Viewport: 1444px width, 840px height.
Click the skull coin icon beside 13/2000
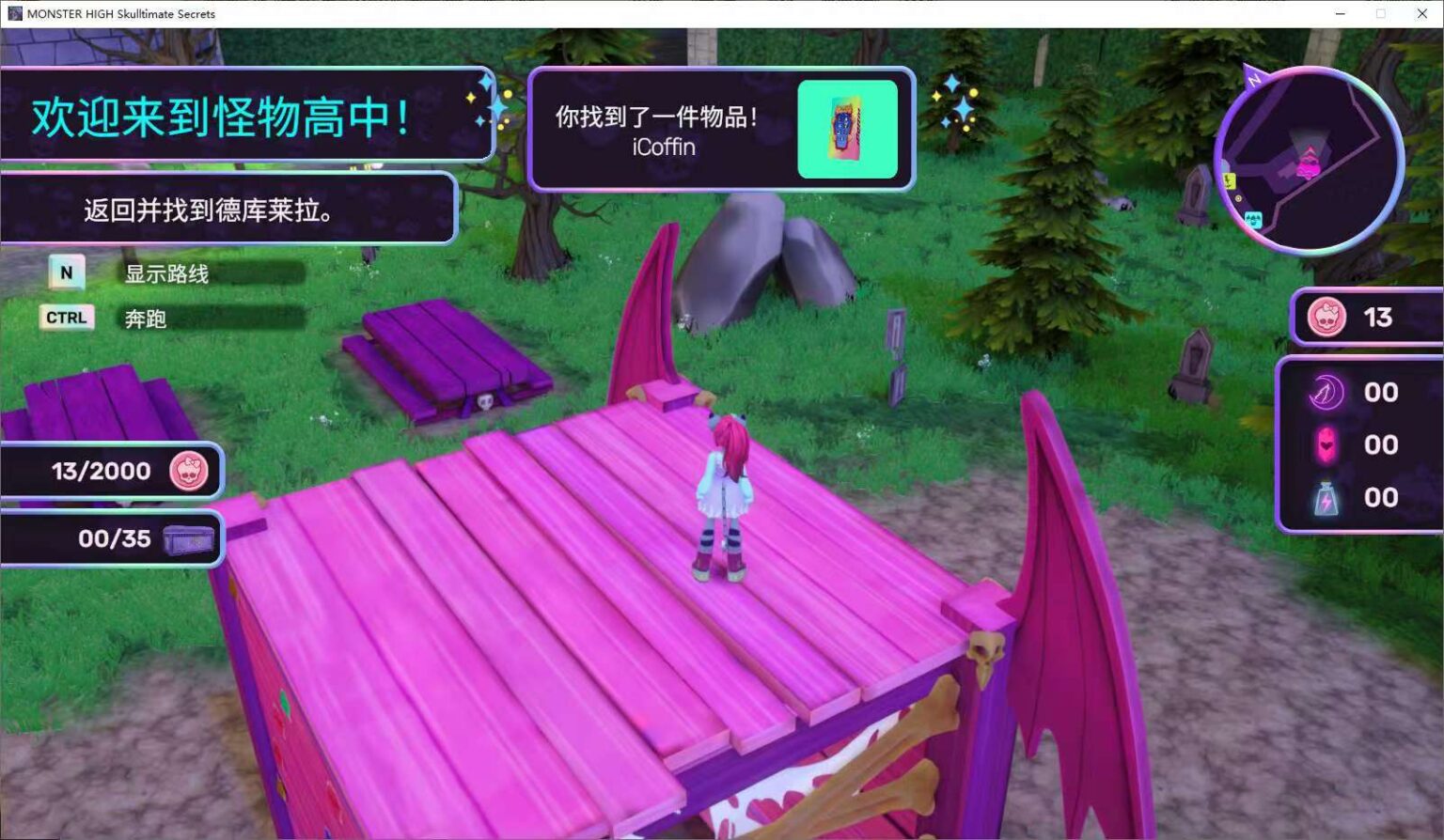click(188, 470)
